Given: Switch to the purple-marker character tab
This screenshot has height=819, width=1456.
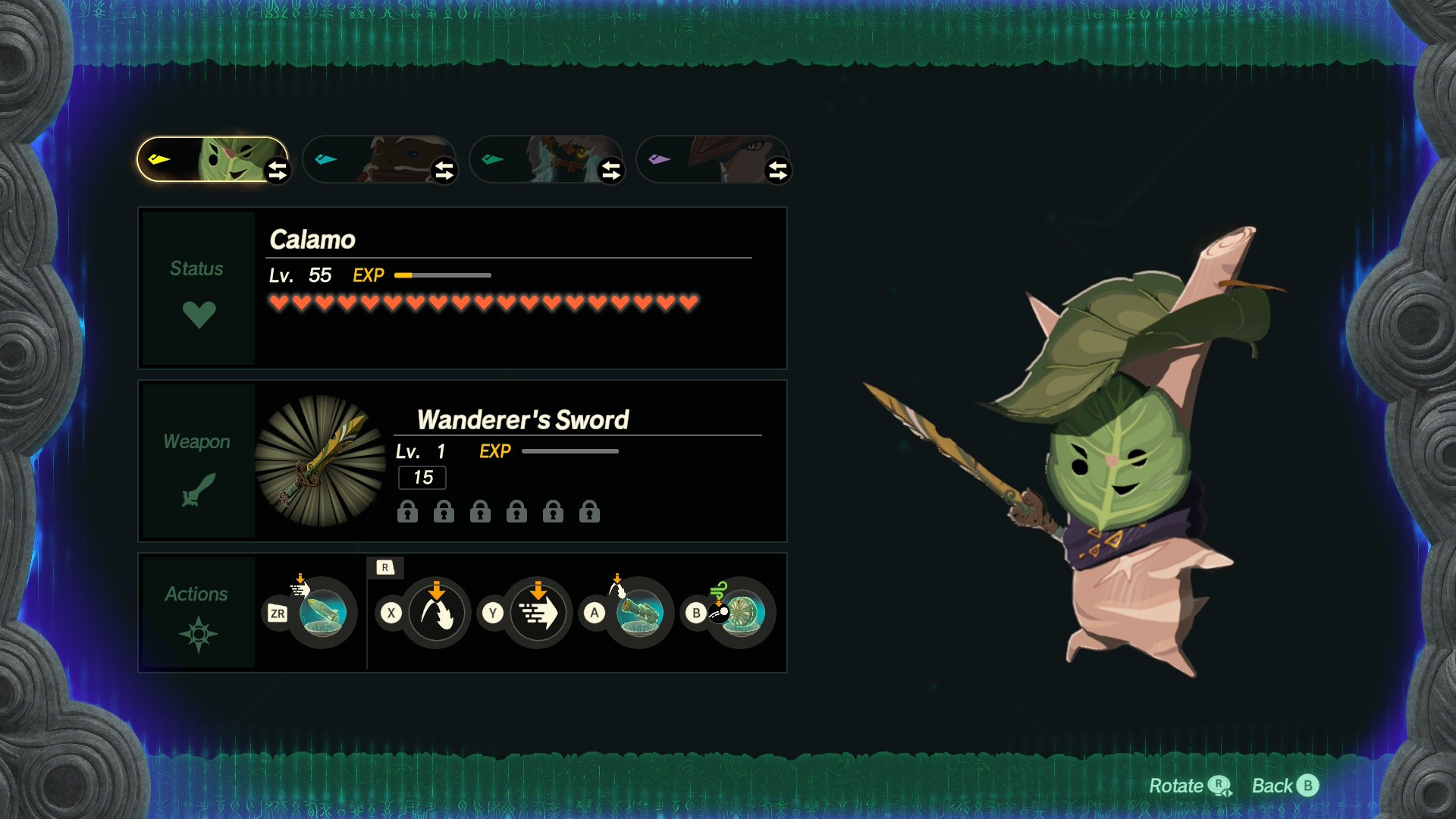Looking at the screenshot, I should tap(713, 159).
